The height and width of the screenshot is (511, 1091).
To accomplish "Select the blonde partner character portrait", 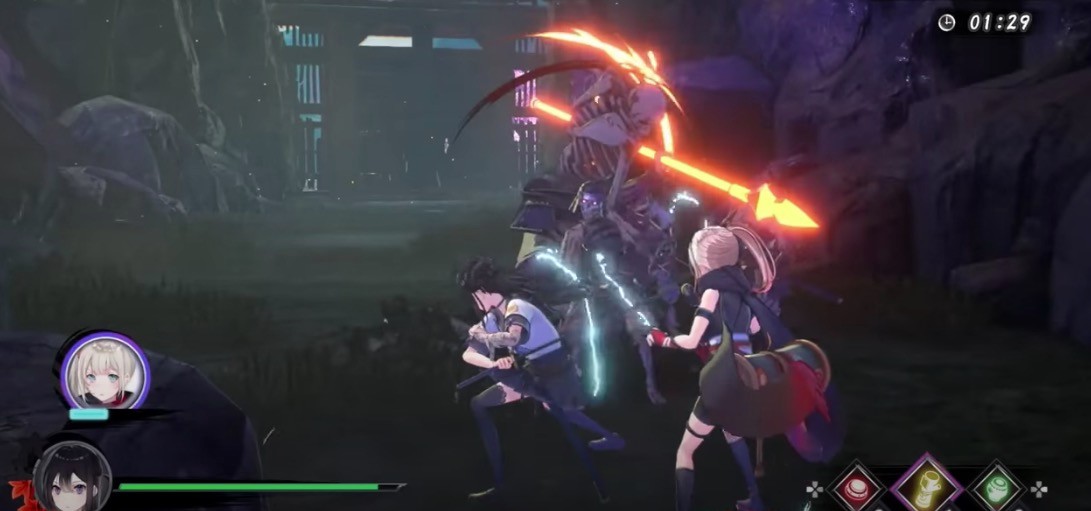I will pos(104,373).
